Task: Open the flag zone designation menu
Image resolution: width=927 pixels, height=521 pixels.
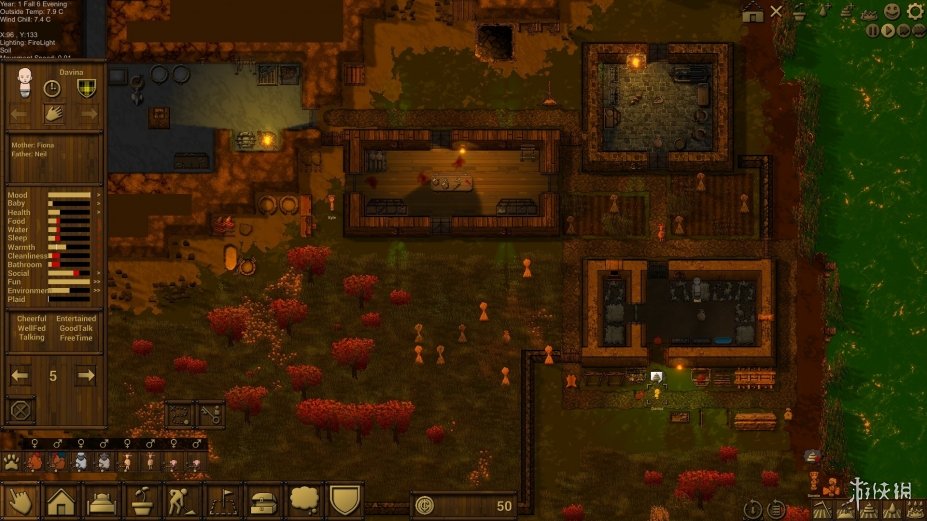Action: coord(224,500)
